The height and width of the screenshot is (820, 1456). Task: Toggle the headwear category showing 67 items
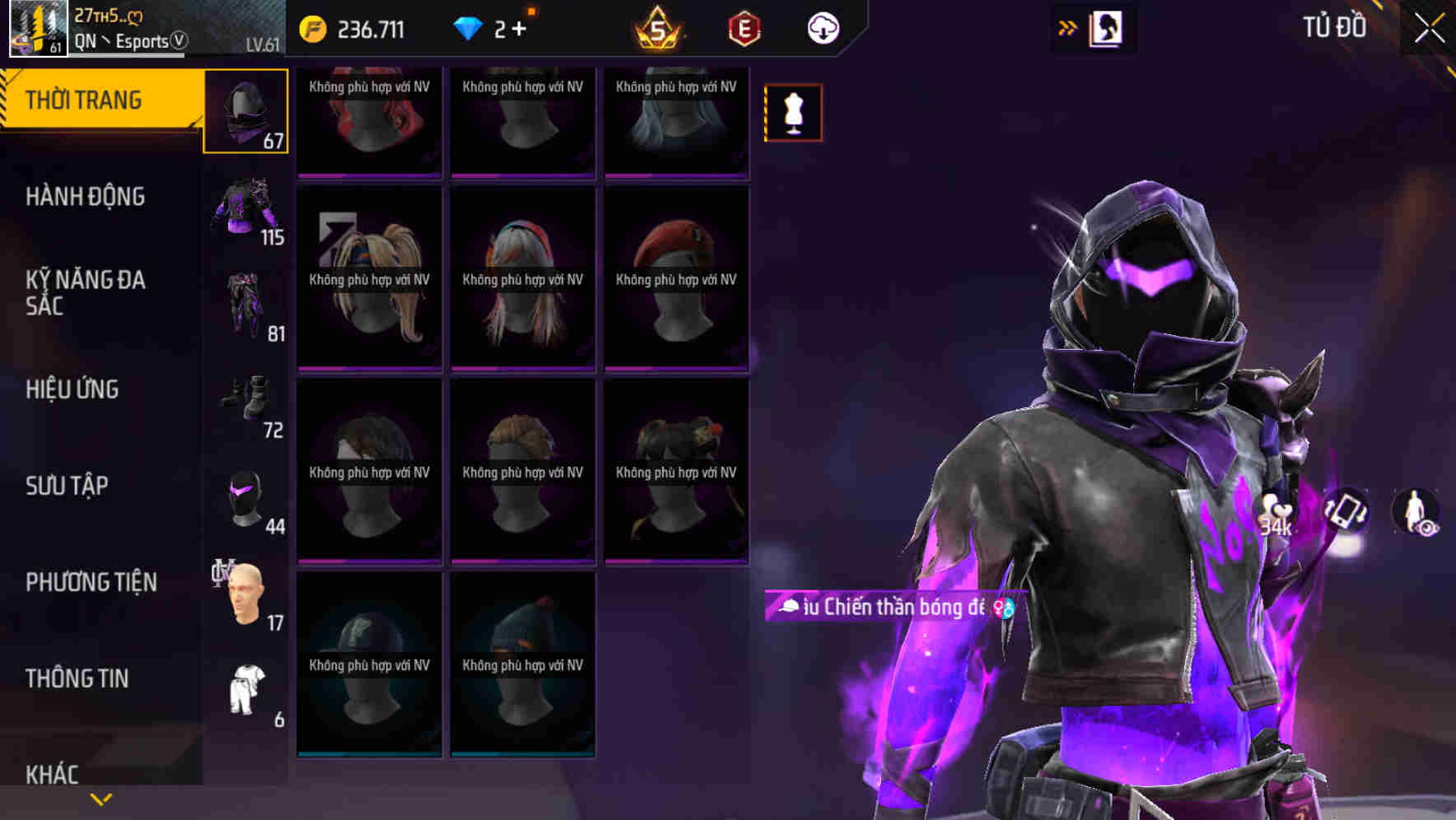coord(245,111)
